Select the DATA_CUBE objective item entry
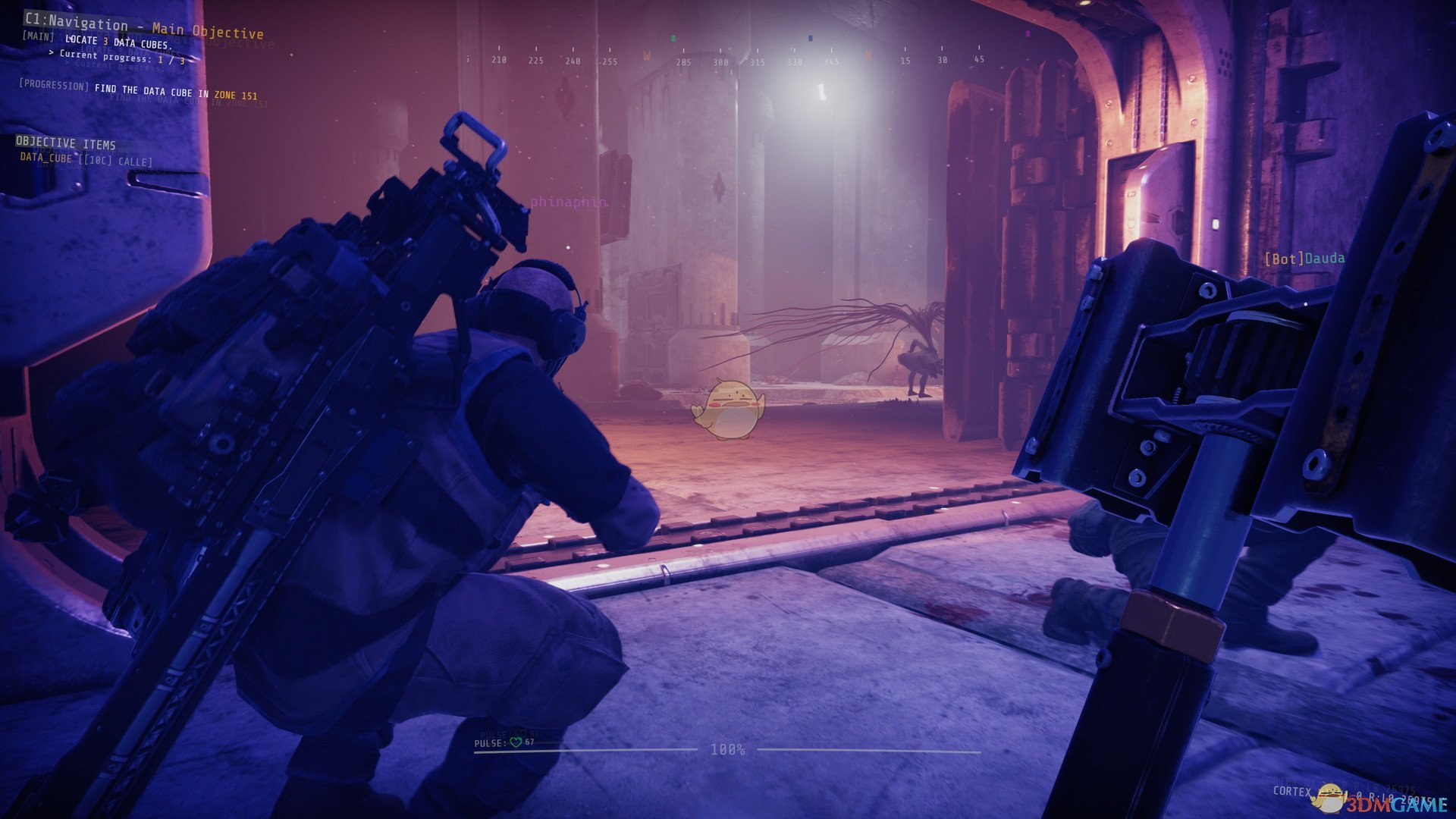Viewport: 1456px width, 819px height. pyautogui.click(x=86, y=159)
